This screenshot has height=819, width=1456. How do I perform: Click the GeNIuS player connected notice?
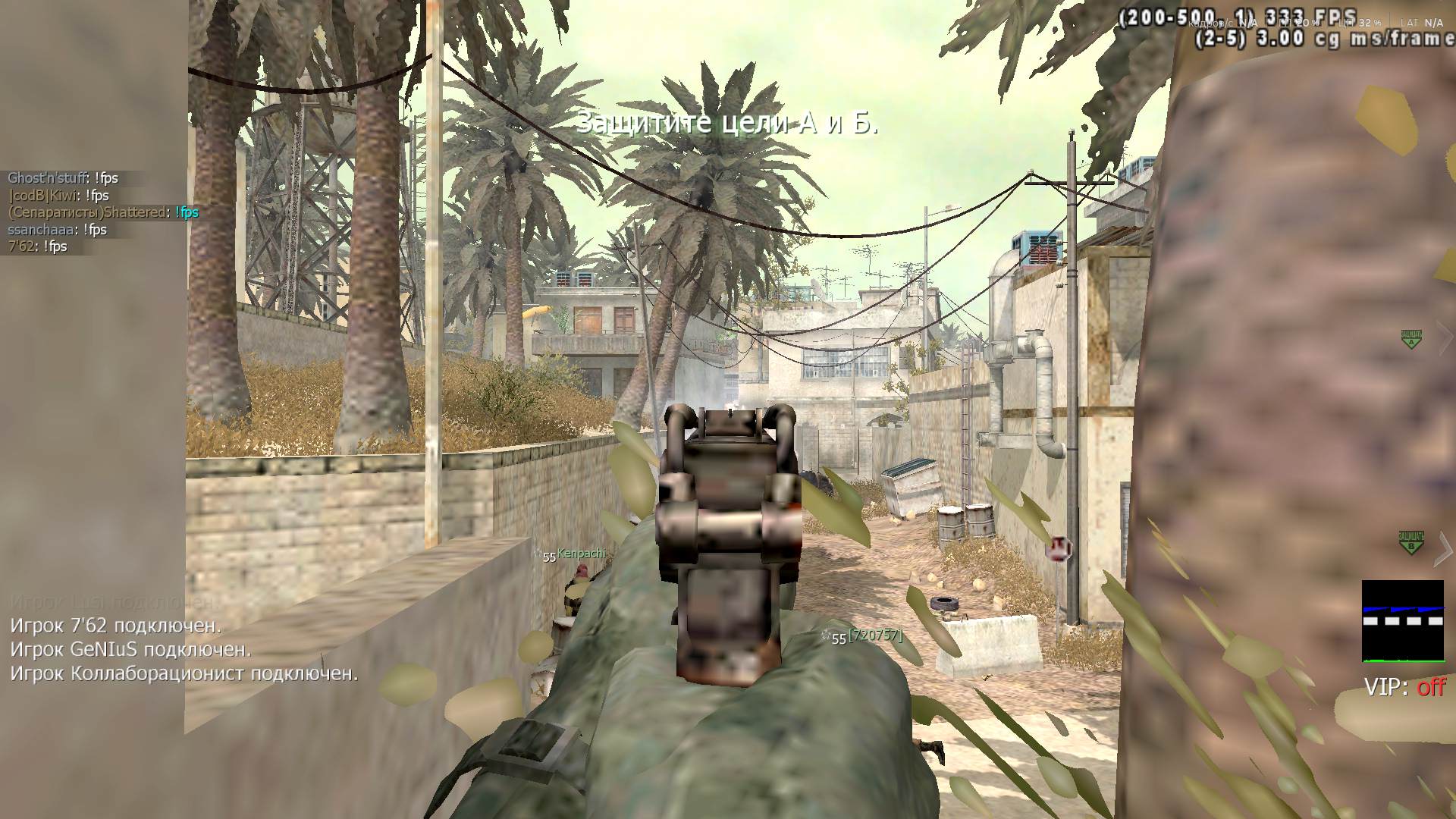pos(130,650)
